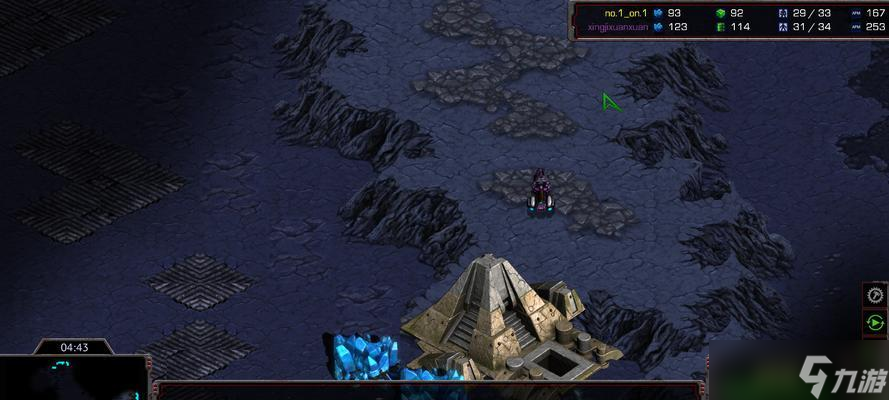This screenshot has width=889, height=400.
Task: Click the green replay play button
Action: pyautogui.click(x=875, y=323)
